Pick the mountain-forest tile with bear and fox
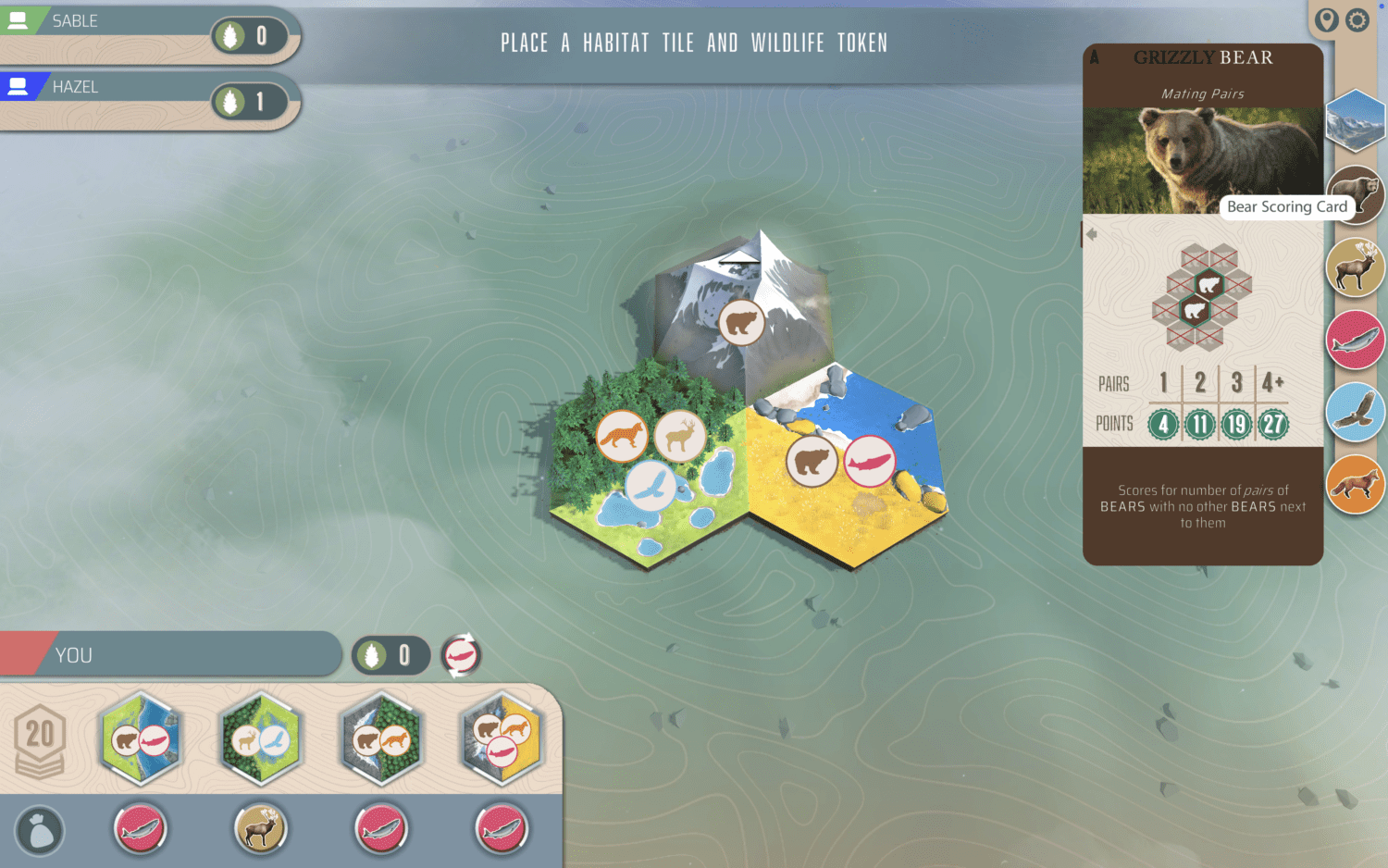 [x=380, y=739]
